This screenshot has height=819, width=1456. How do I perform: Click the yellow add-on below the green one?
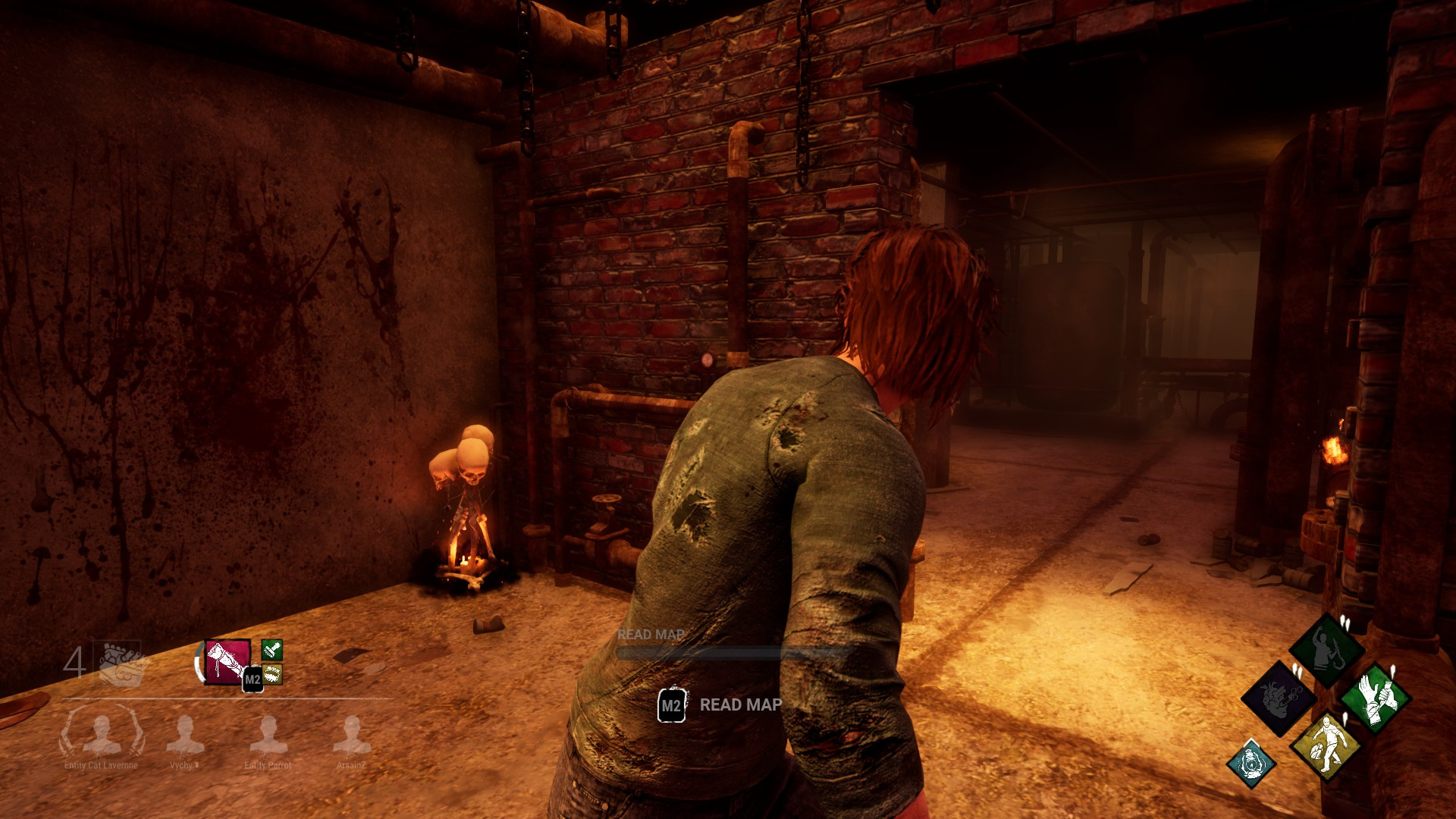[272, 675]
